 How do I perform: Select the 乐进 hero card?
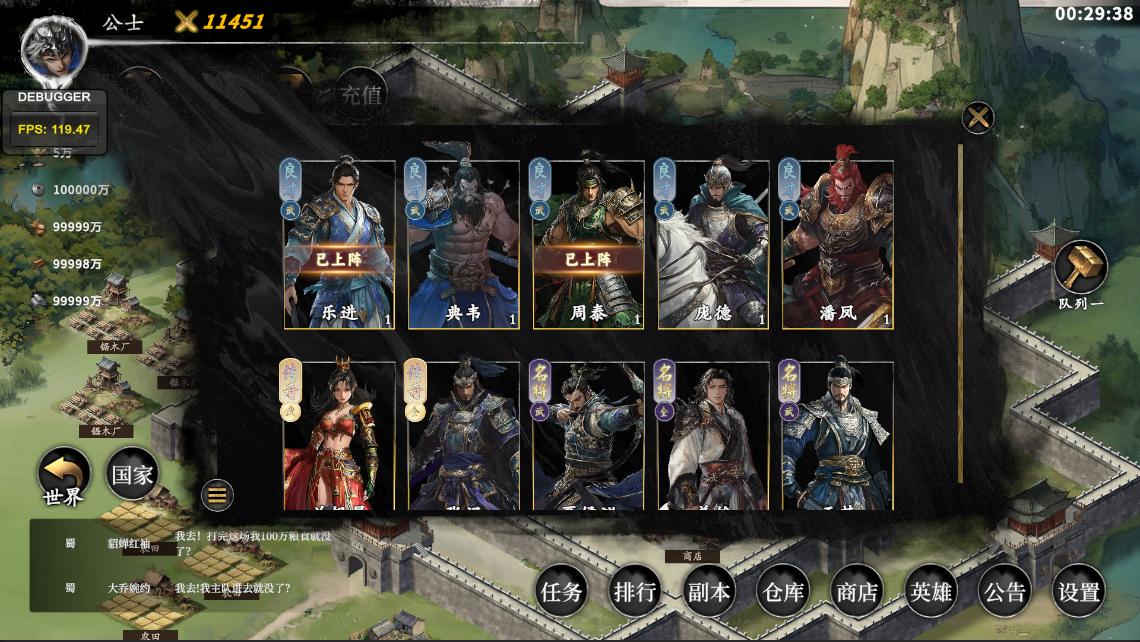339,245
